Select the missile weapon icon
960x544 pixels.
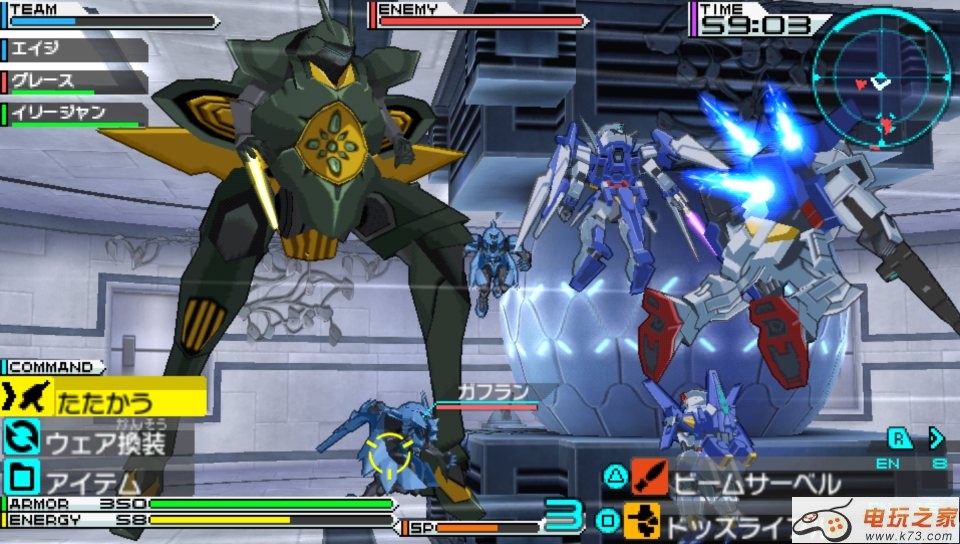point(641,521)
